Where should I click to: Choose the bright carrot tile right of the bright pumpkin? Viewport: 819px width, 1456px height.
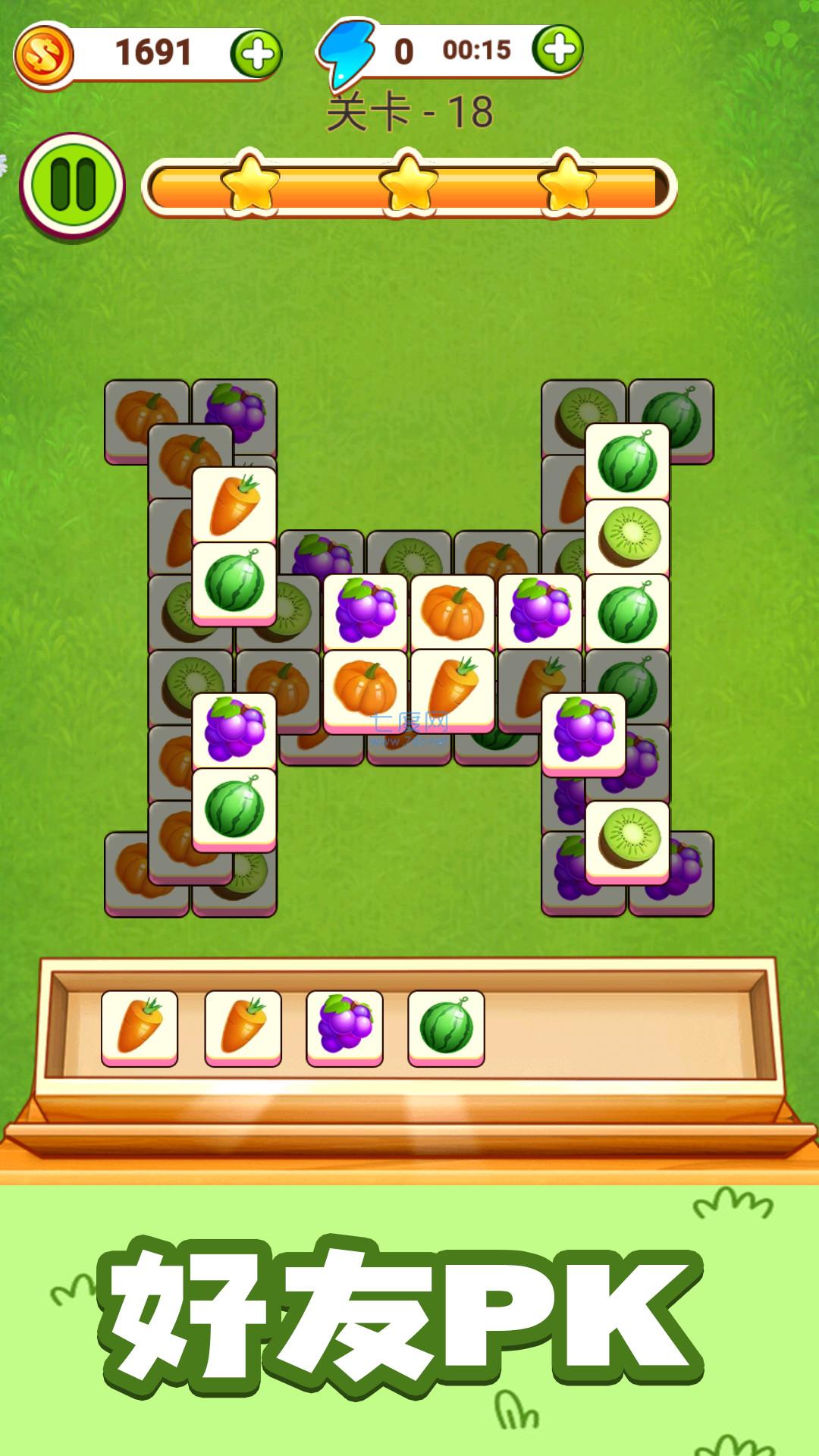(x=453, y=687)
